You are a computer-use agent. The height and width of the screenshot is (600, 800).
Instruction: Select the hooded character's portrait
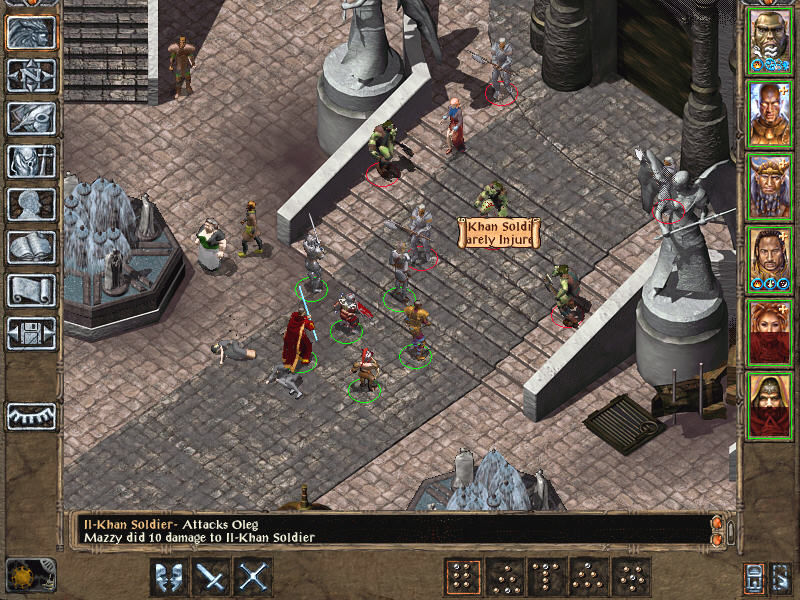click(x=770, y=406)
